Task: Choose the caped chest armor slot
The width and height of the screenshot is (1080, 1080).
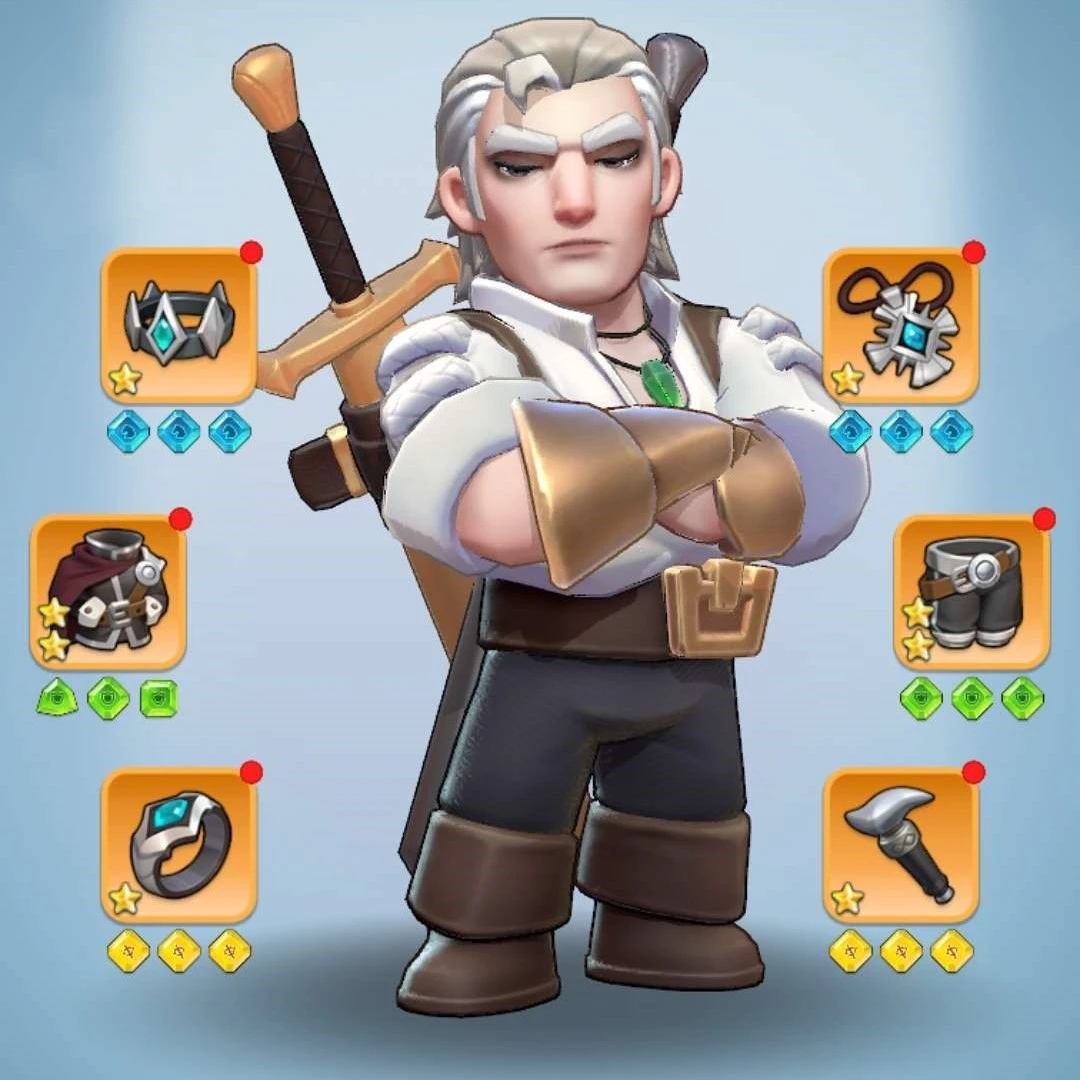Action: click(108, 592)
